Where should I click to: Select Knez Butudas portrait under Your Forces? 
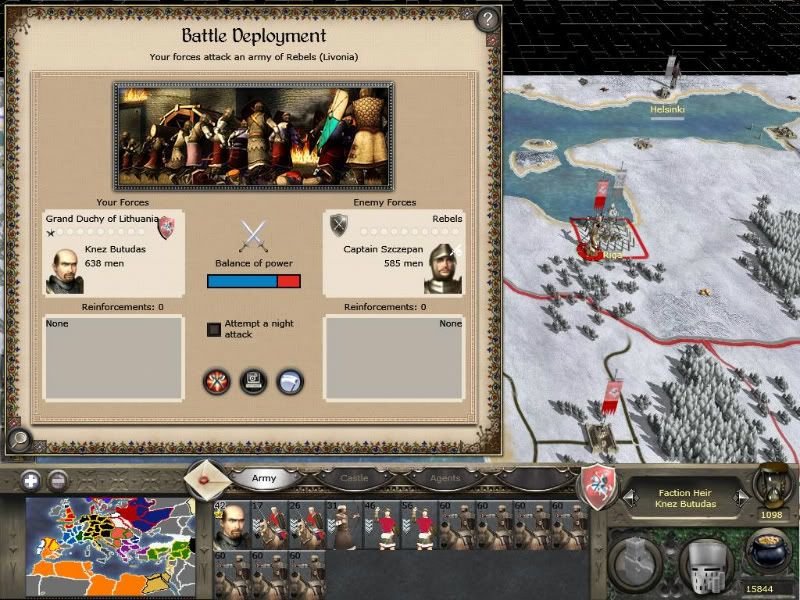[x=64, y=270]
